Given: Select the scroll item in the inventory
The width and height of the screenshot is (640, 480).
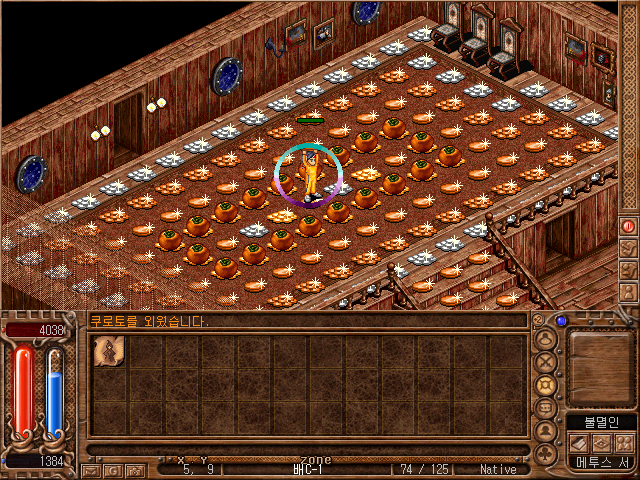Looking at the screenshot, I should coord(108,352).
